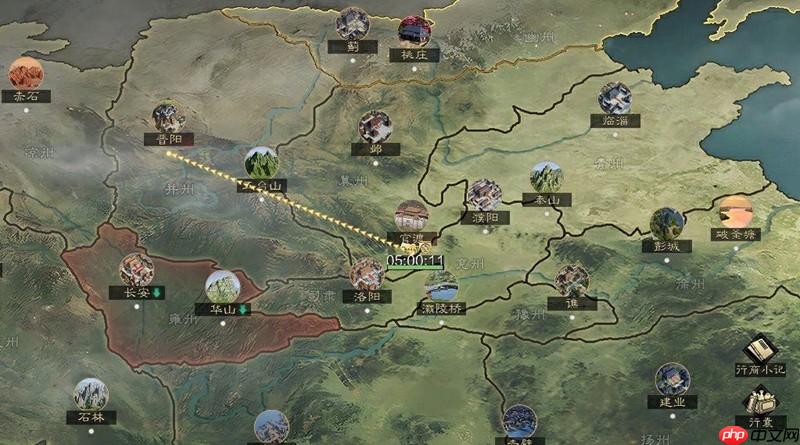Open the 行囊 travel bag
Screen dimensions: 800x445
pos(761,403)
